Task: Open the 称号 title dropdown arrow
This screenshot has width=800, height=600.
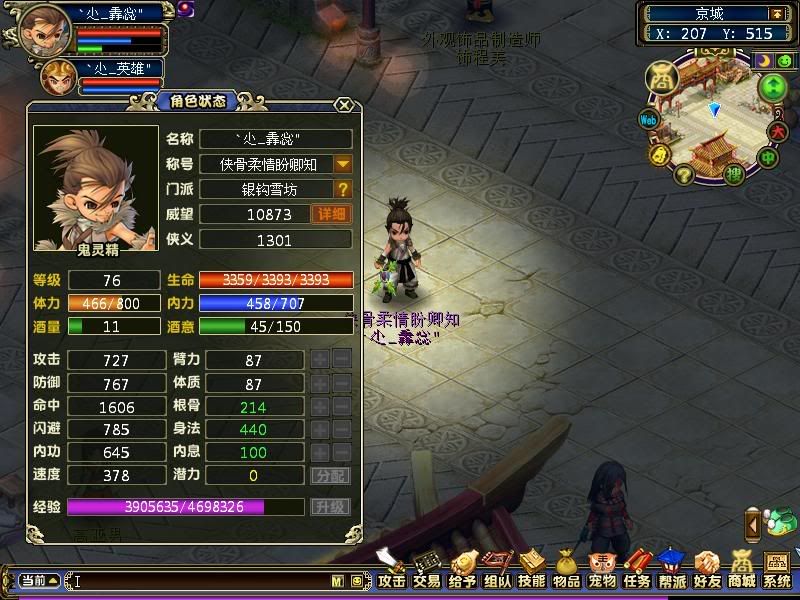Action: (343, 164)
